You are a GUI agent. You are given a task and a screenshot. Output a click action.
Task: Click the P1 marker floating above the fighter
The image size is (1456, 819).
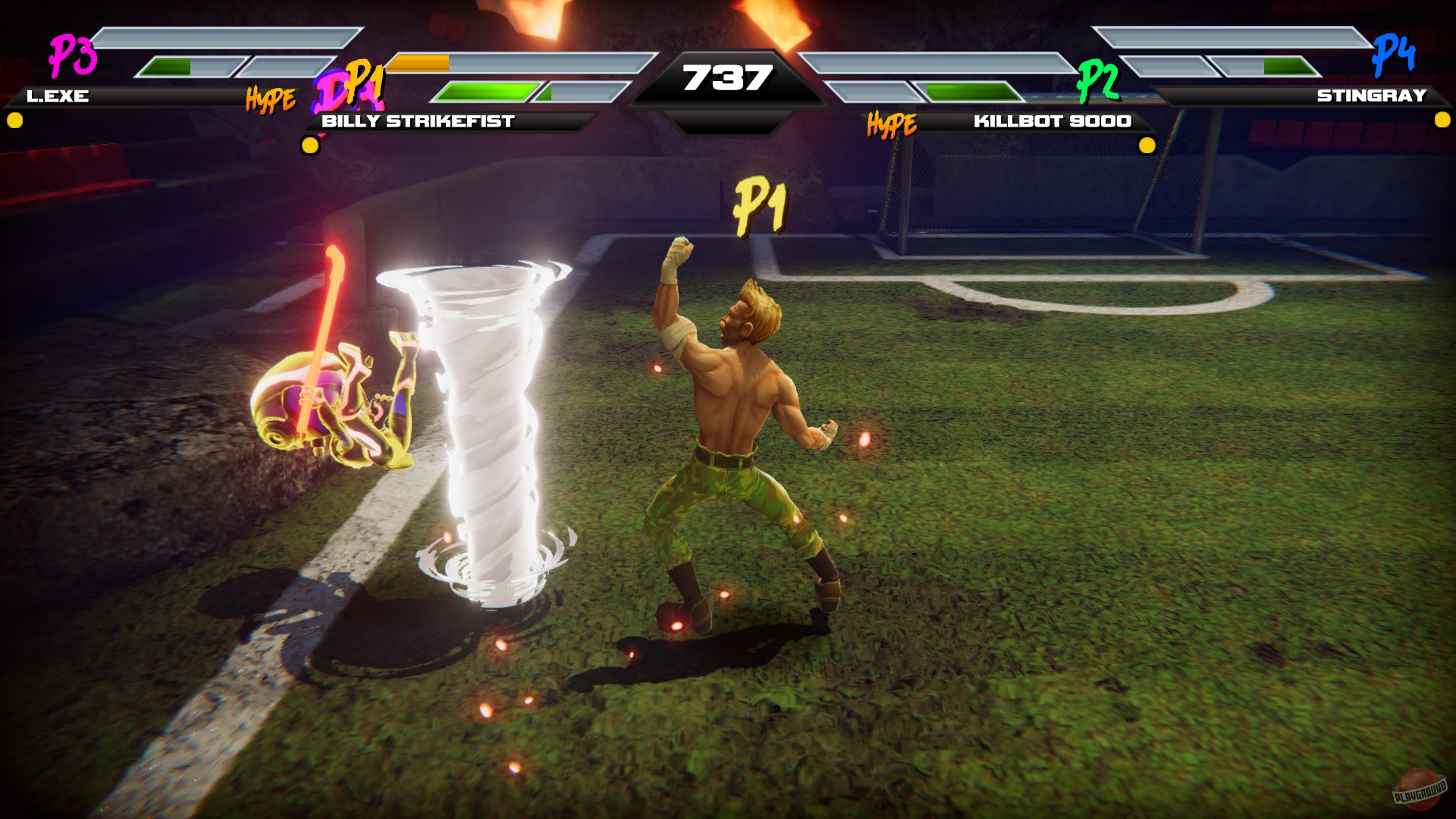click(x=761, y=205)
